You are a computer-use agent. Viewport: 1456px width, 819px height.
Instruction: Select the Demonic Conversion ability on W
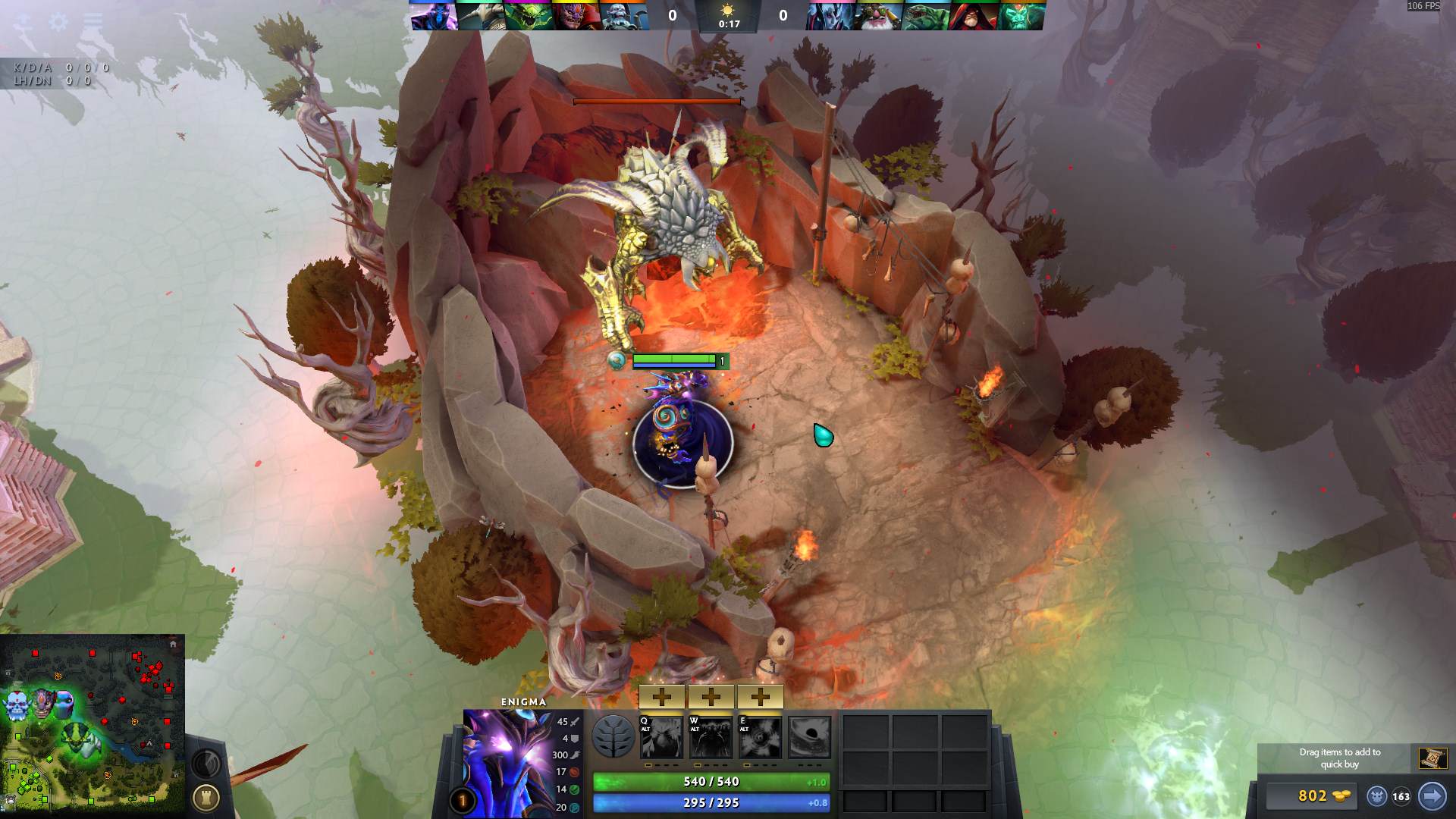[711, 737]
